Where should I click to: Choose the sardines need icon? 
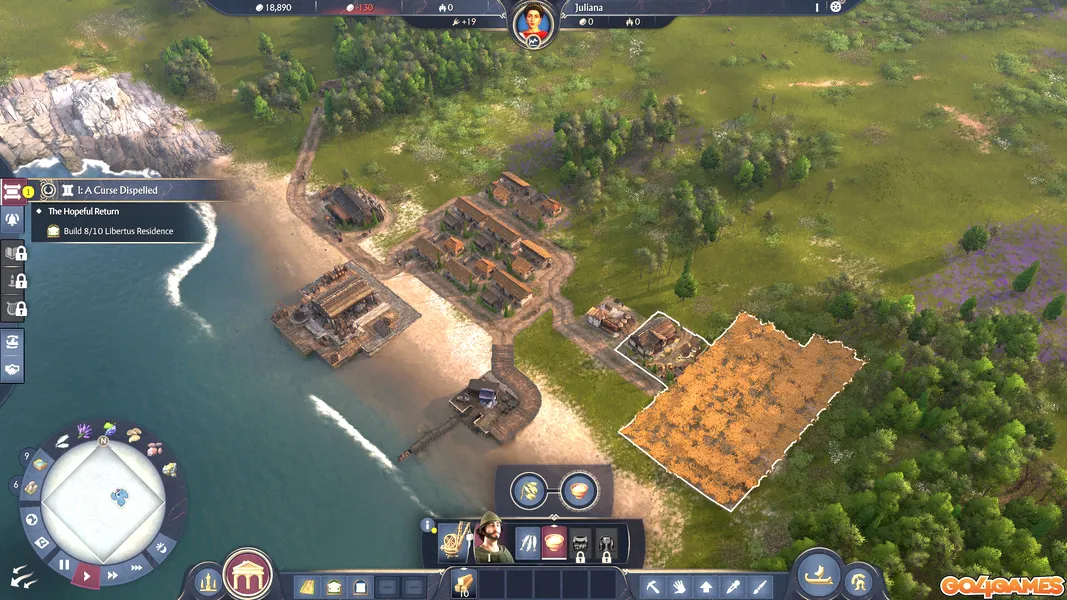click(528, 544)
